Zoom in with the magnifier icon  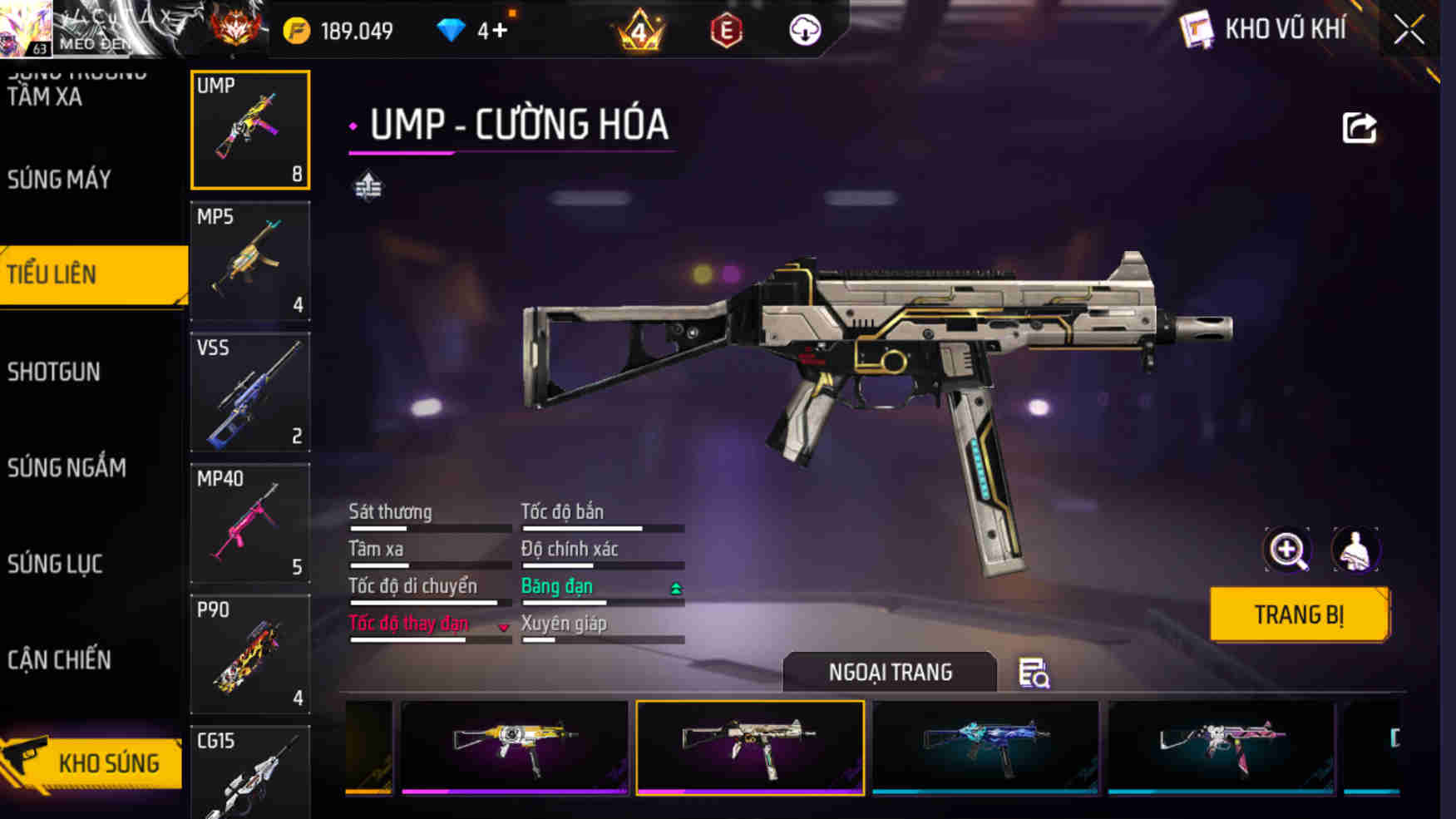tap(1287, 550)
